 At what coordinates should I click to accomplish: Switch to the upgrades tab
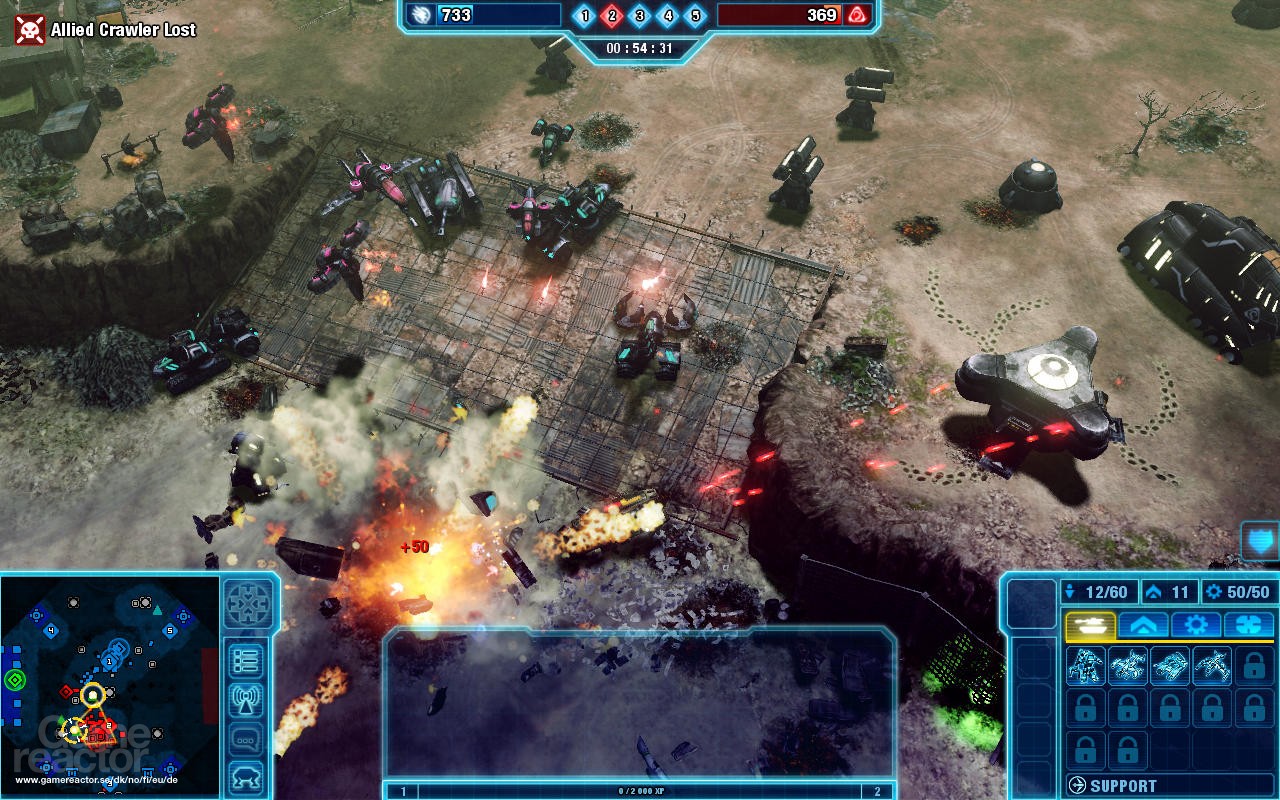point(1143,625)
